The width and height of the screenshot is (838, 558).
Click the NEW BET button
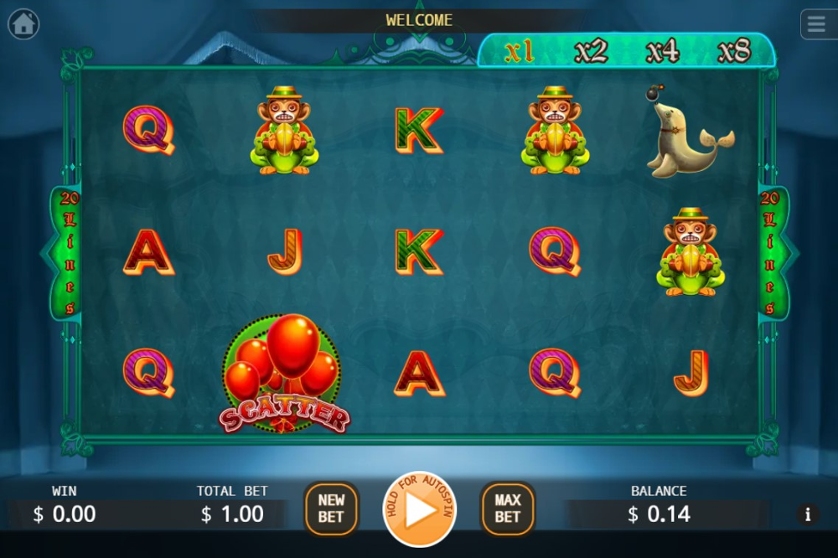[331, 509]
